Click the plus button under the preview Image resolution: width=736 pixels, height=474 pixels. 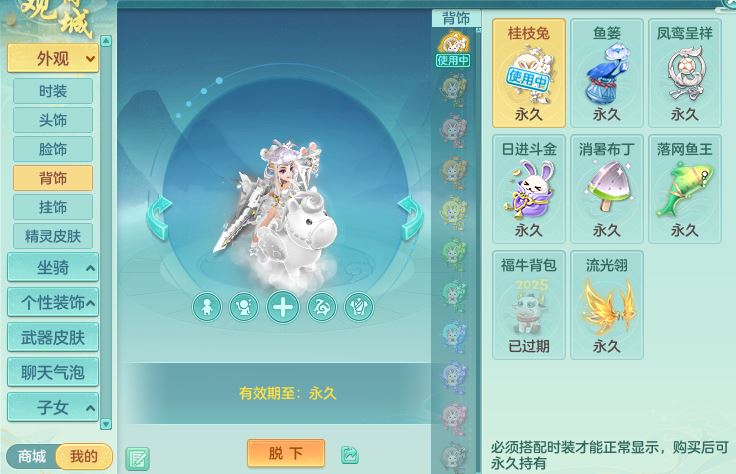tap(283, 307)
